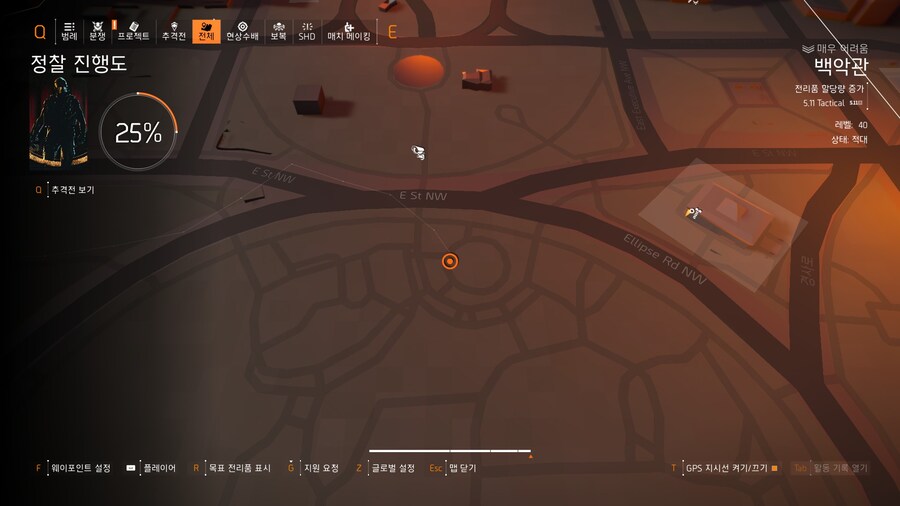Open the 범례 (legend) tab
900x506 pixels.
69,30
